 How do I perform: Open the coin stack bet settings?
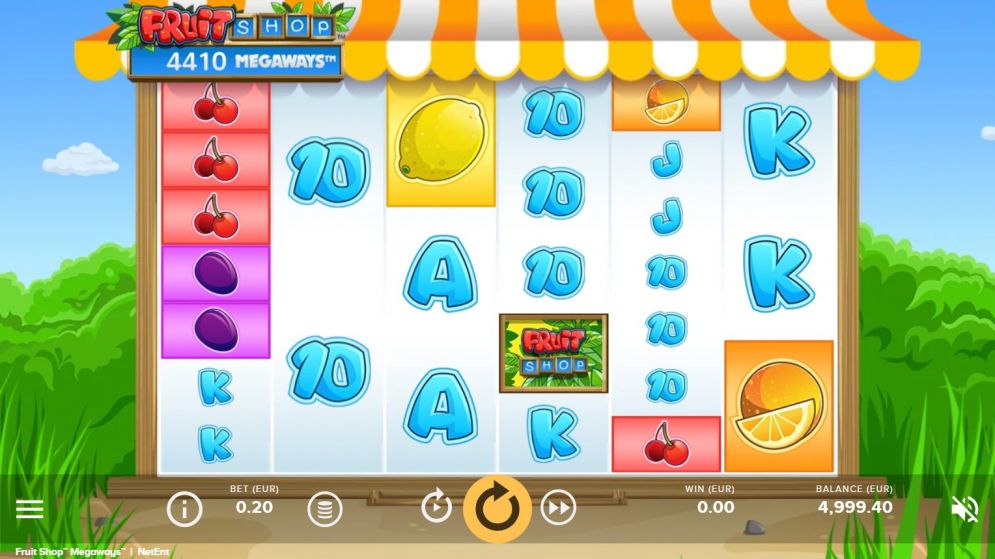[x=324, y=510]
